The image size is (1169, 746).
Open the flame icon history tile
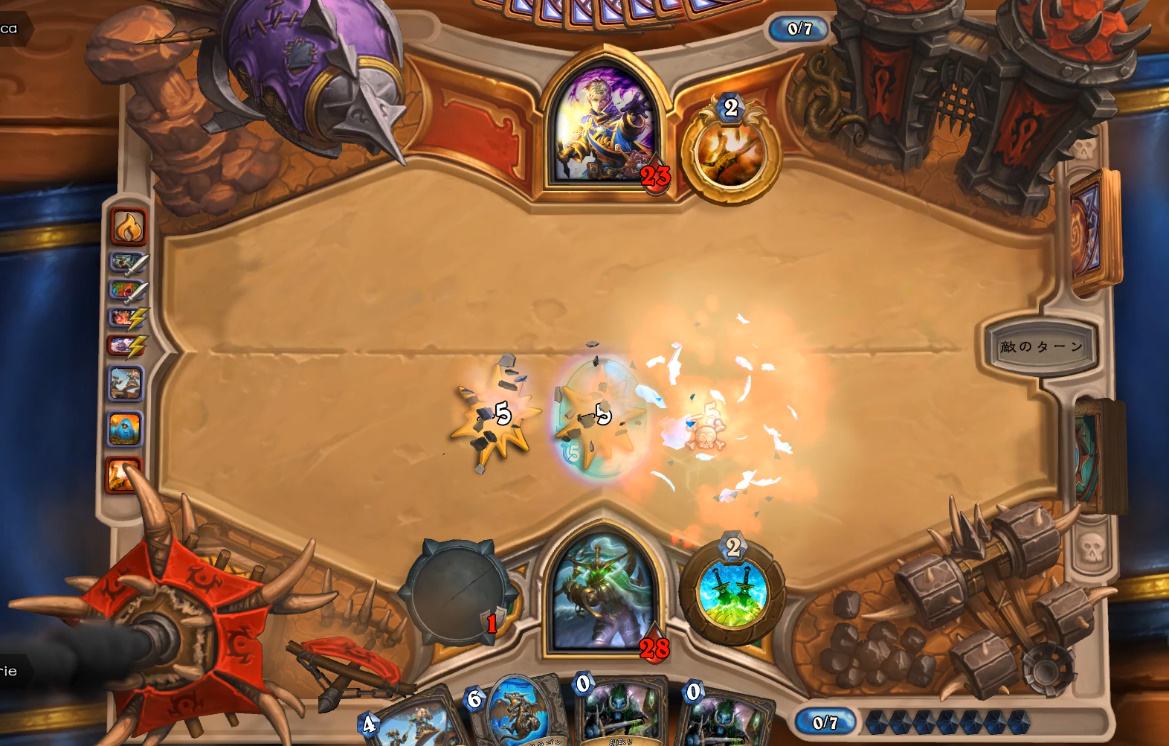point(128,228)
